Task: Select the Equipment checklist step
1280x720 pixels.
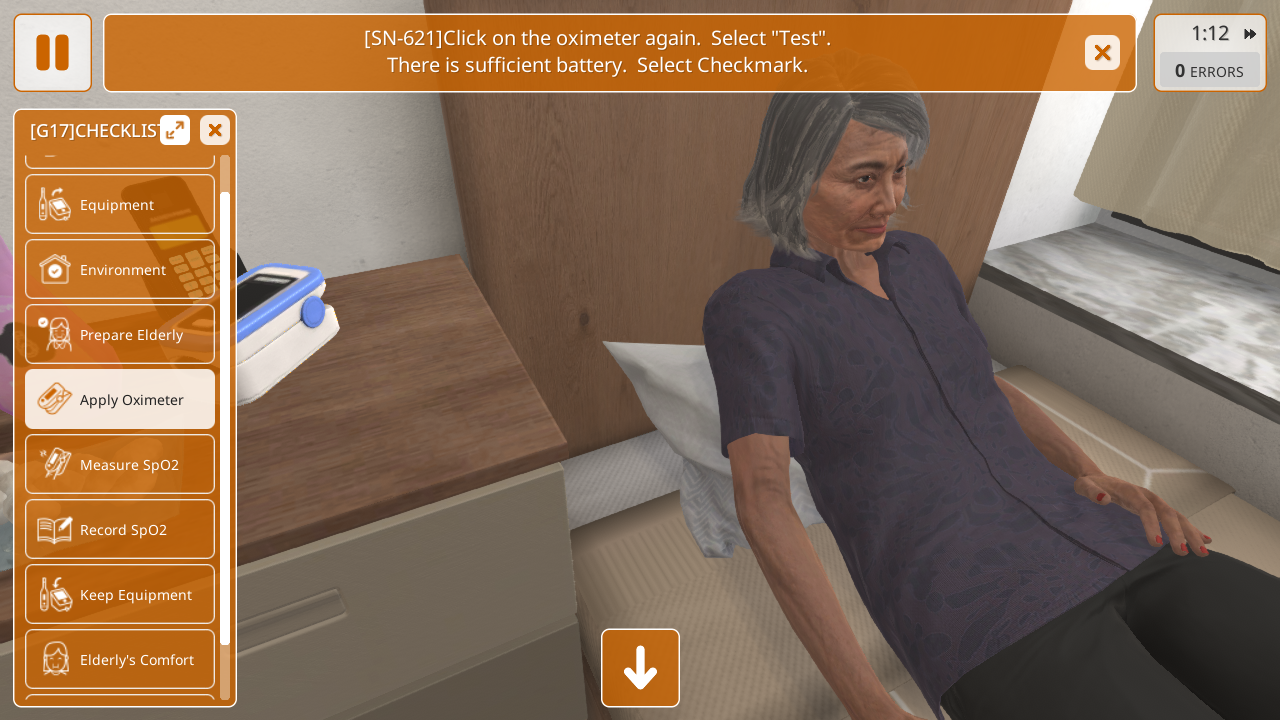Action: pos(120,204)
